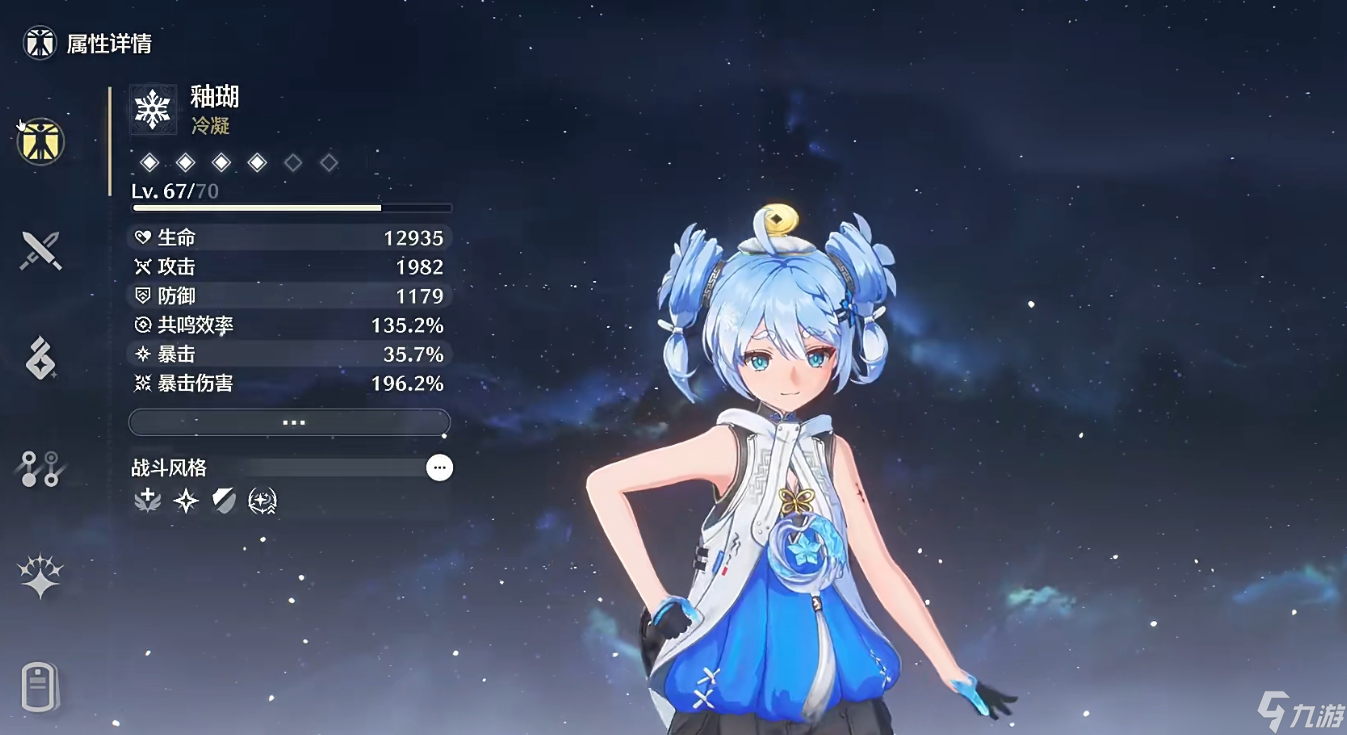Image resolution: width=1347 pixels, height=735 pixels.
Task: Select the shield combat style icon
Action: [224, 501]
